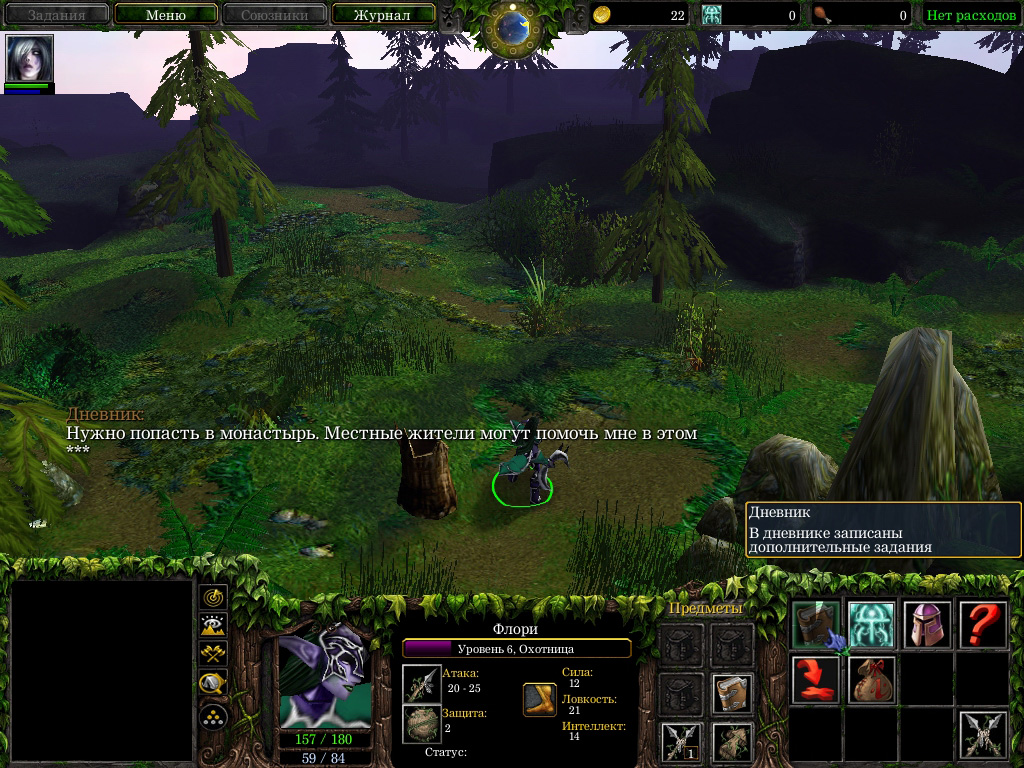The height and width of the screenshot is (768, 1024).
Task: Click the minimap panel
Action: [100, 672]
